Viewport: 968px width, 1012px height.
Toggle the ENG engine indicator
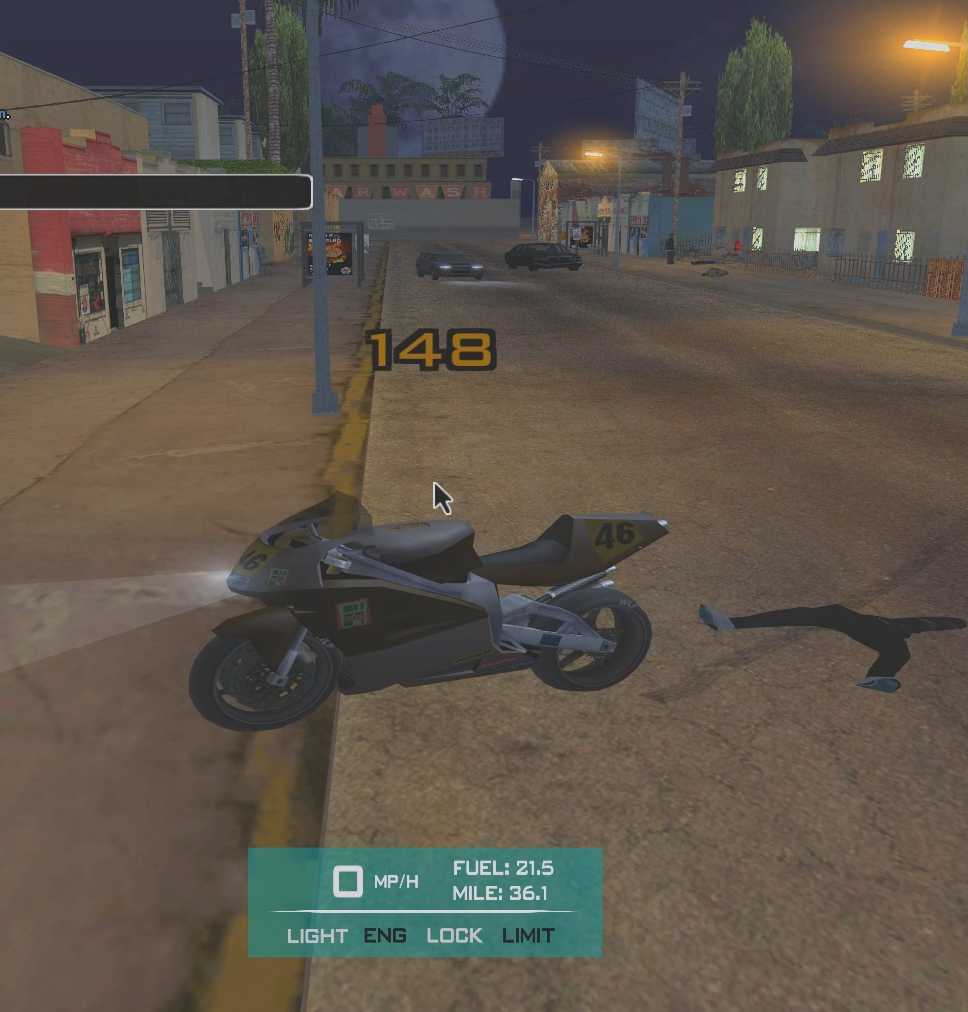385,936
